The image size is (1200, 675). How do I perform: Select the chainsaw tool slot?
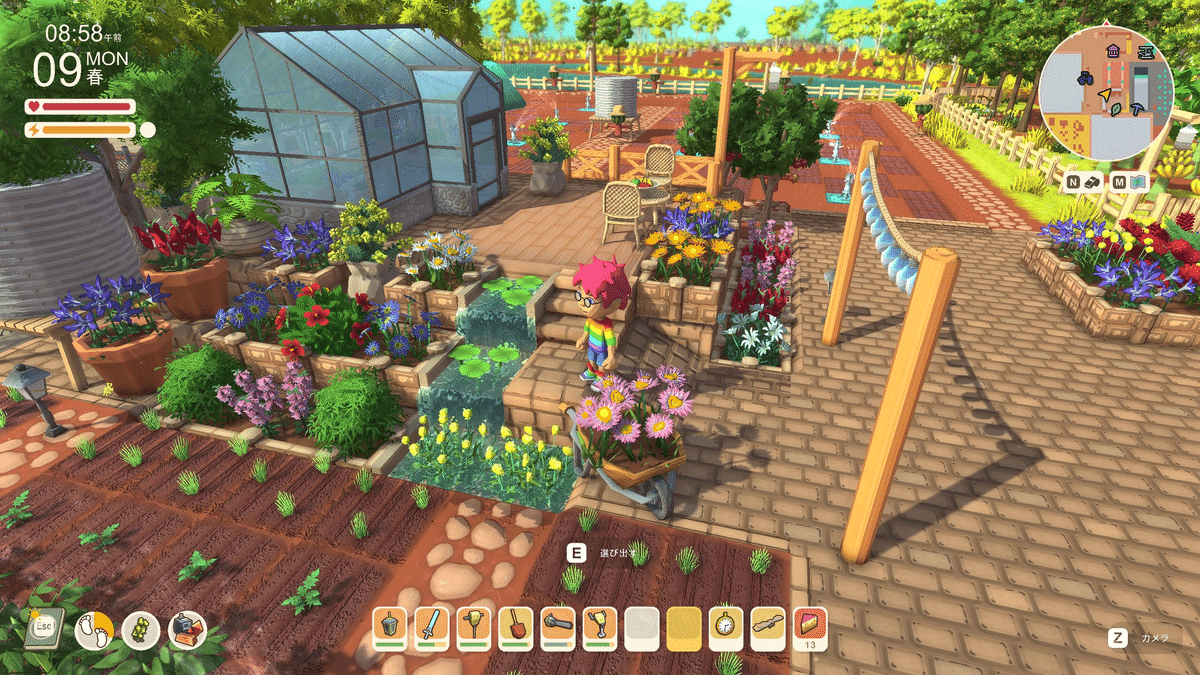coord(558,627)
